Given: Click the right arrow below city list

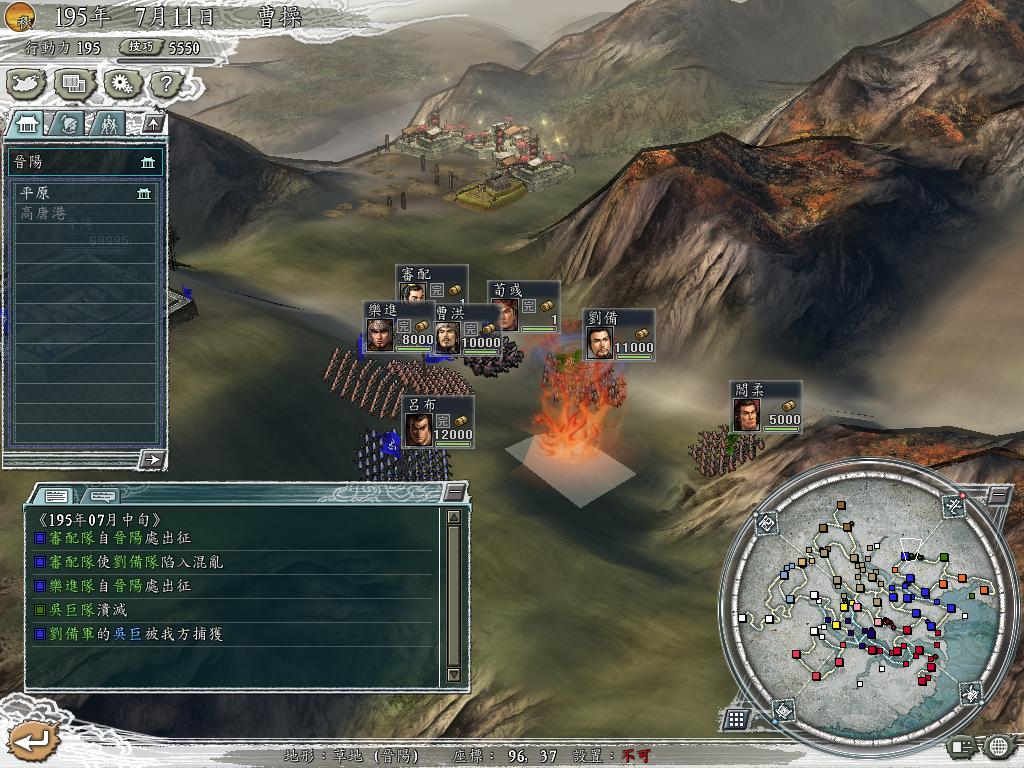Looking at the screenshot, I should tap(152, 459).
